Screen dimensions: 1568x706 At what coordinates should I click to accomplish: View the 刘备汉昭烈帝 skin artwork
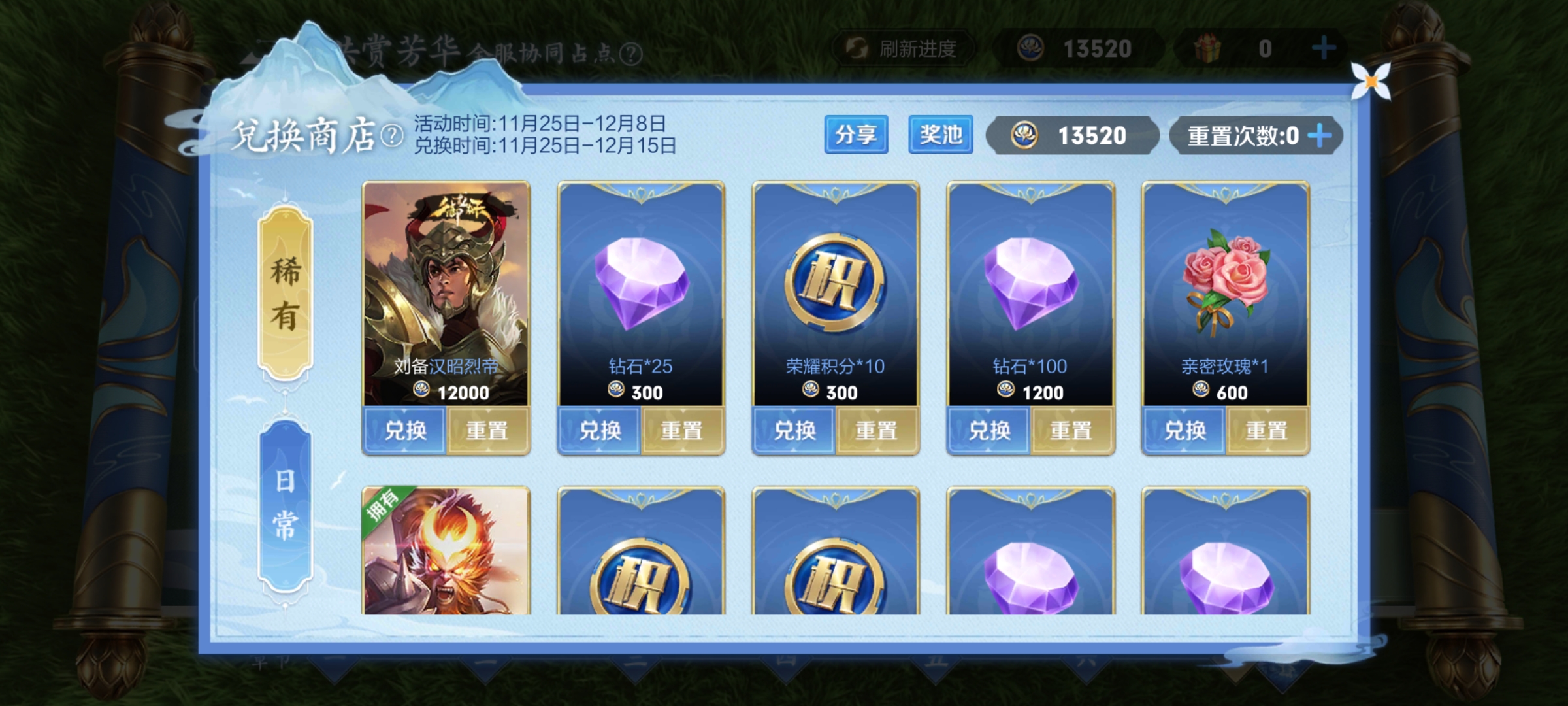point(446,281)
